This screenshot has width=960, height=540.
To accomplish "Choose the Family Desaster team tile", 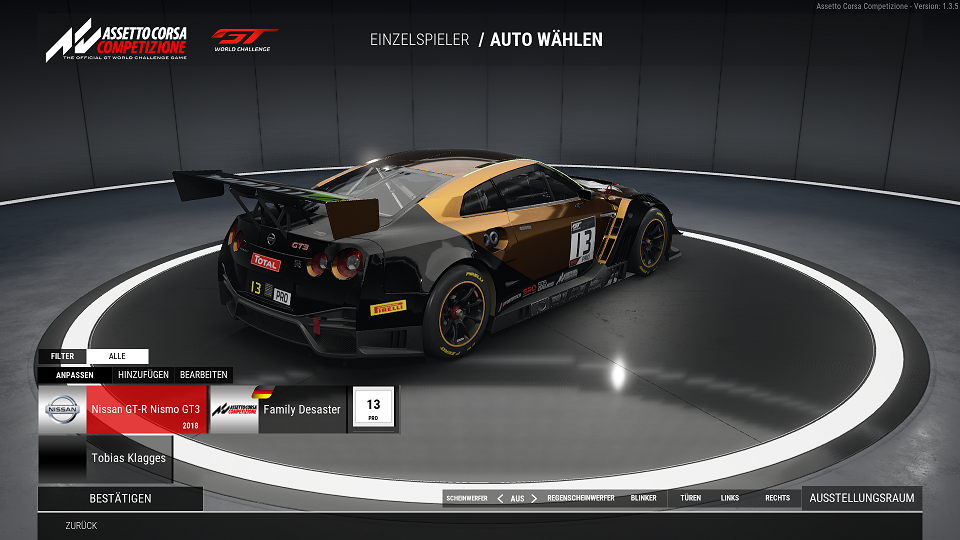I will coord(278,410).
